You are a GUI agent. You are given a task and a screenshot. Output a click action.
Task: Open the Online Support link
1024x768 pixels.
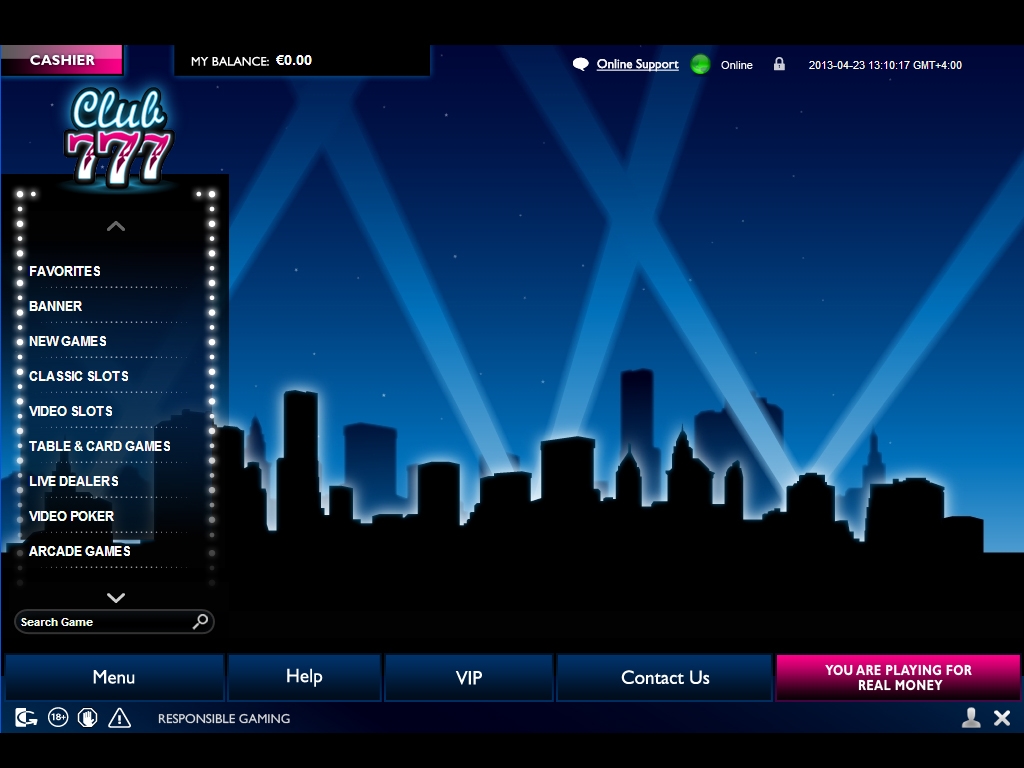click(x=637, y=65)
